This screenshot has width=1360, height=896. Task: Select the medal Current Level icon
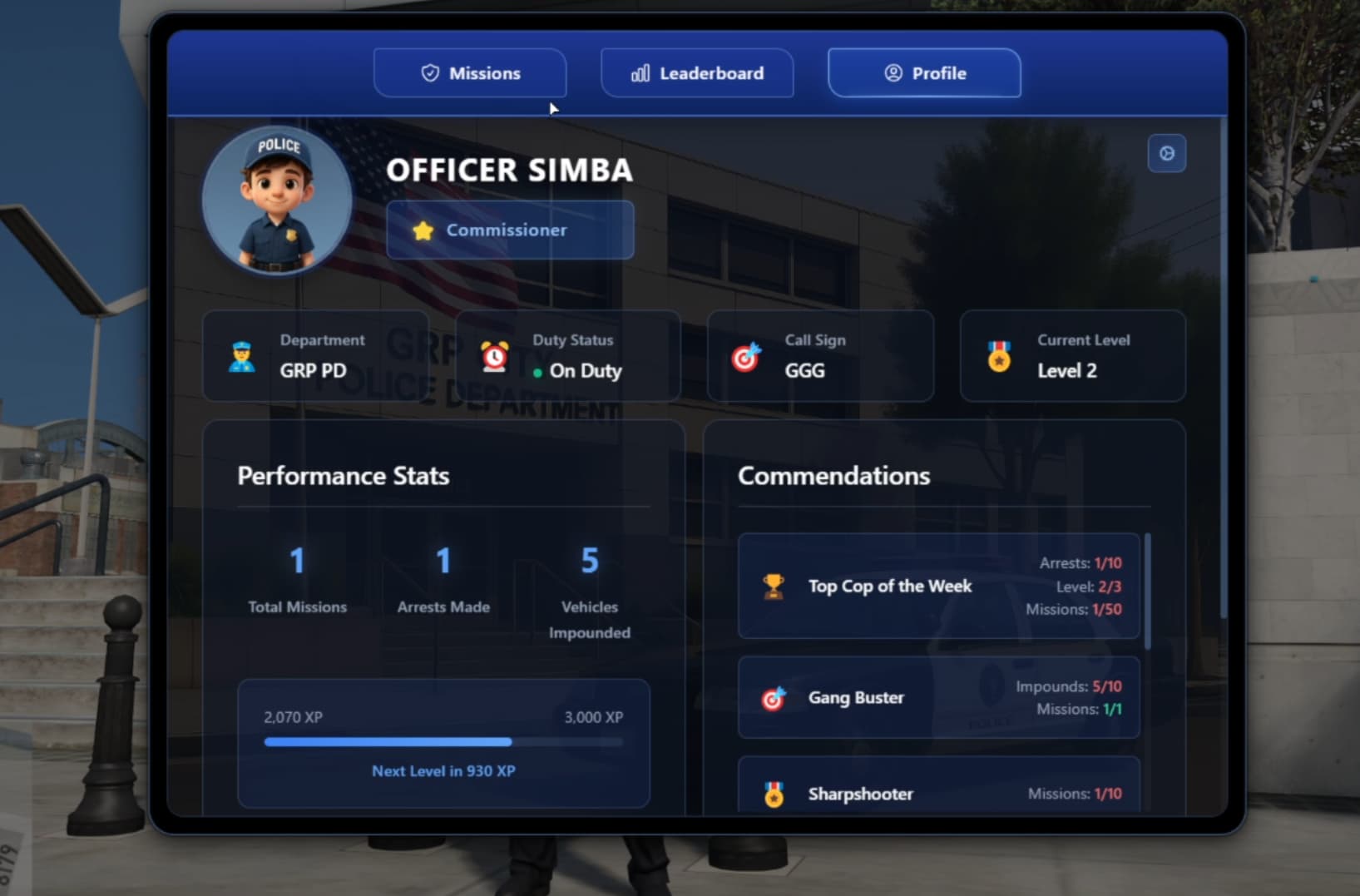pos(997,355)
